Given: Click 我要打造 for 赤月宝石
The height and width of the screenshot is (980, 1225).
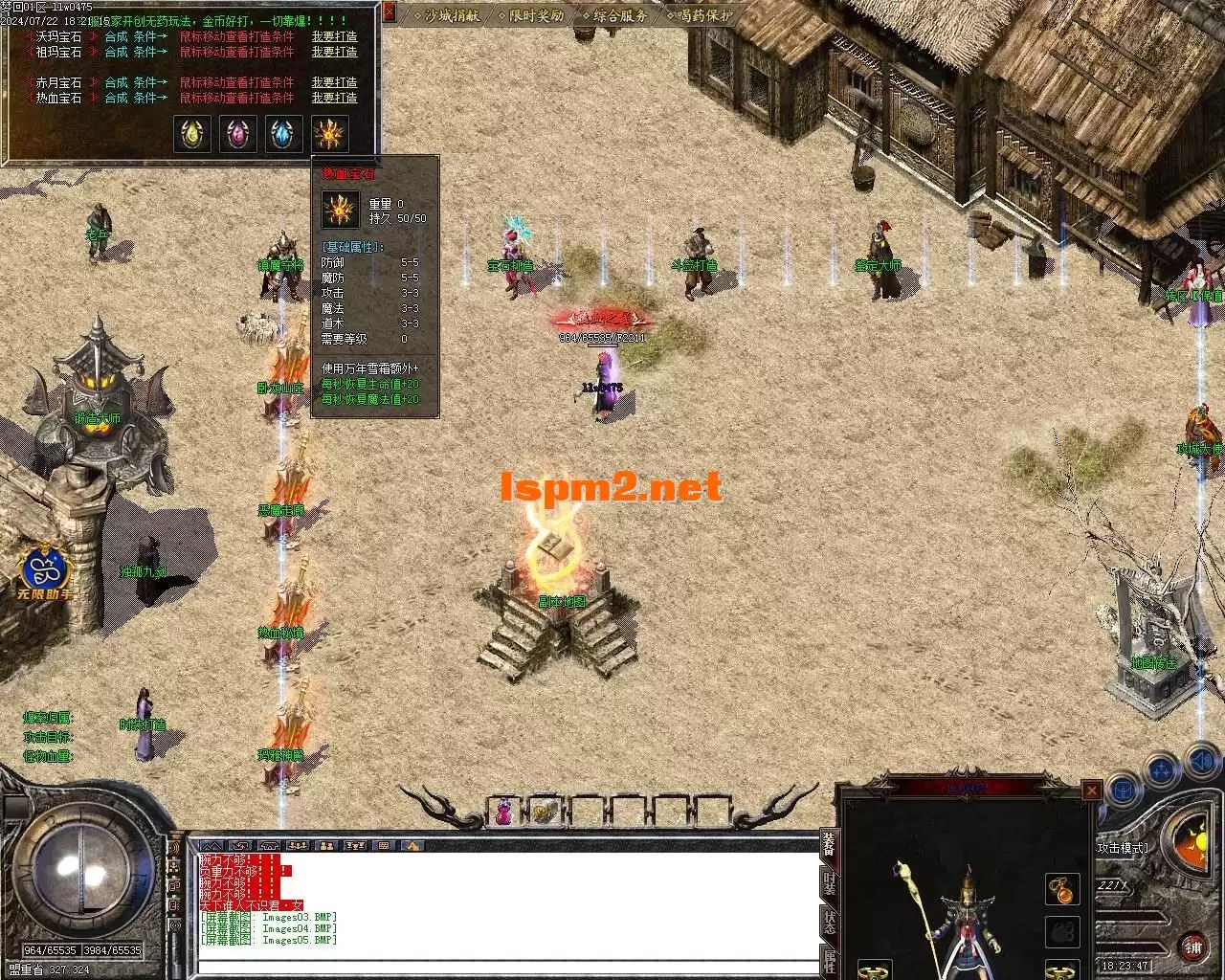Looking at the screenshot, I should point(334,82).
